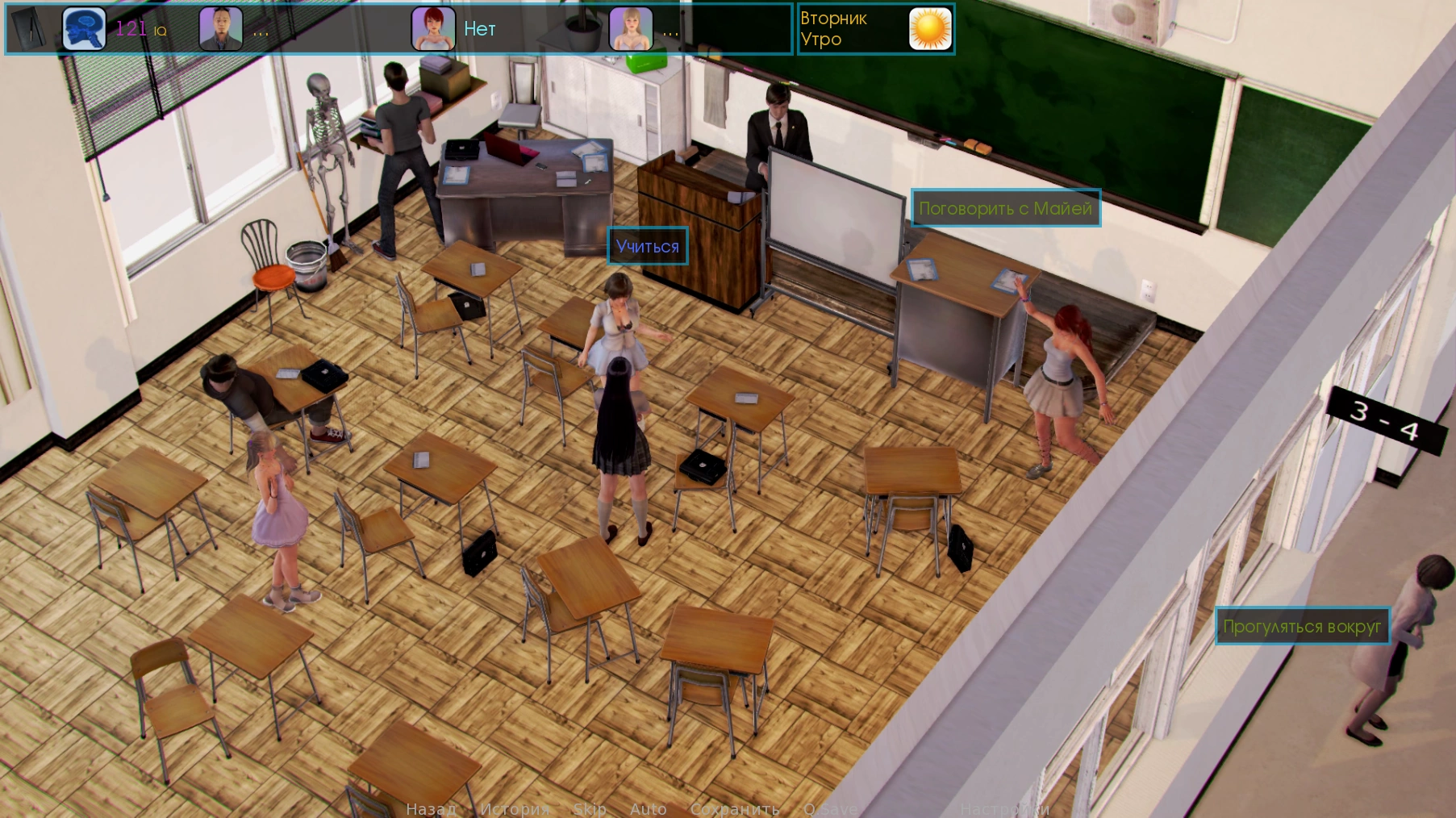Choose "Прогуляться вокруг" action
1456x818 pixels.
pyautogui.click(x=1302, y=626)
